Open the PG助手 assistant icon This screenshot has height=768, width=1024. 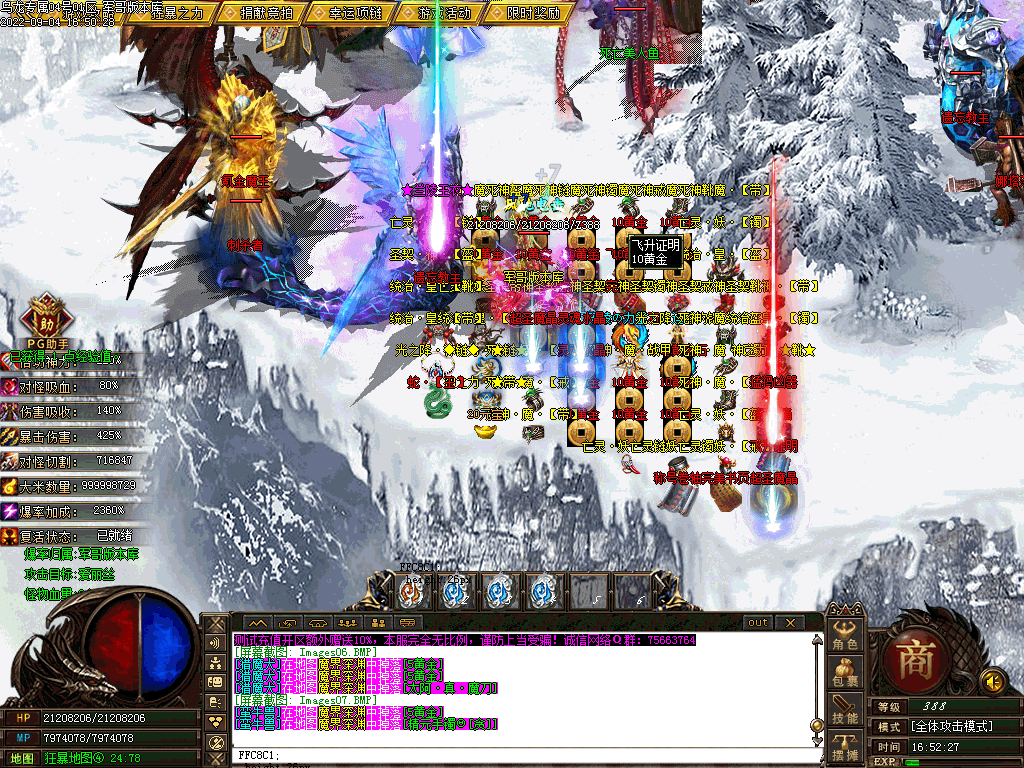click(43, 318)
